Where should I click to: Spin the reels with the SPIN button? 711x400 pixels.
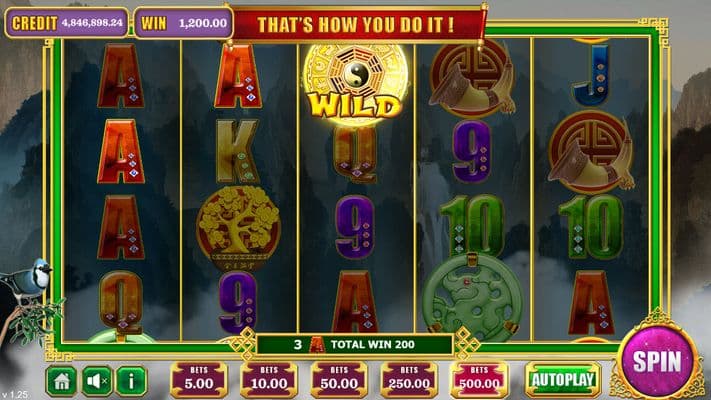click(x=658, y=361)
